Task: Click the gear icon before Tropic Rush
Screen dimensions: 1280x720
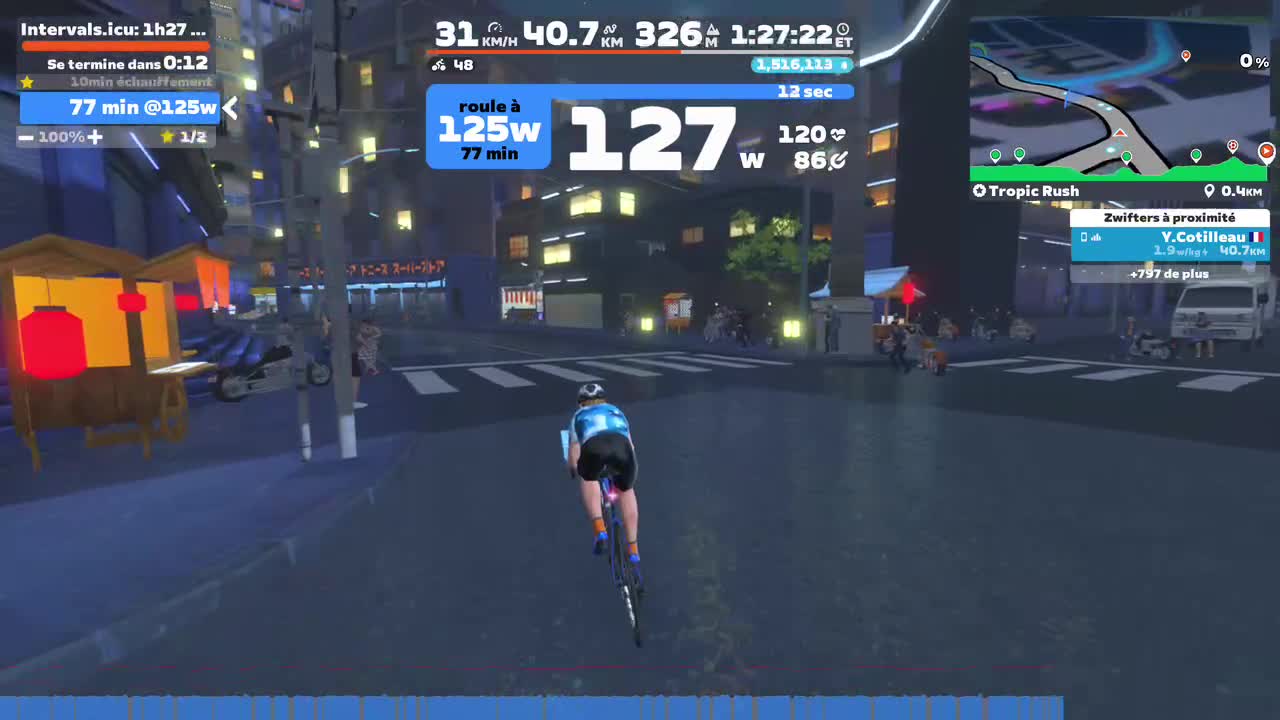Action: [x=978, y=190]
